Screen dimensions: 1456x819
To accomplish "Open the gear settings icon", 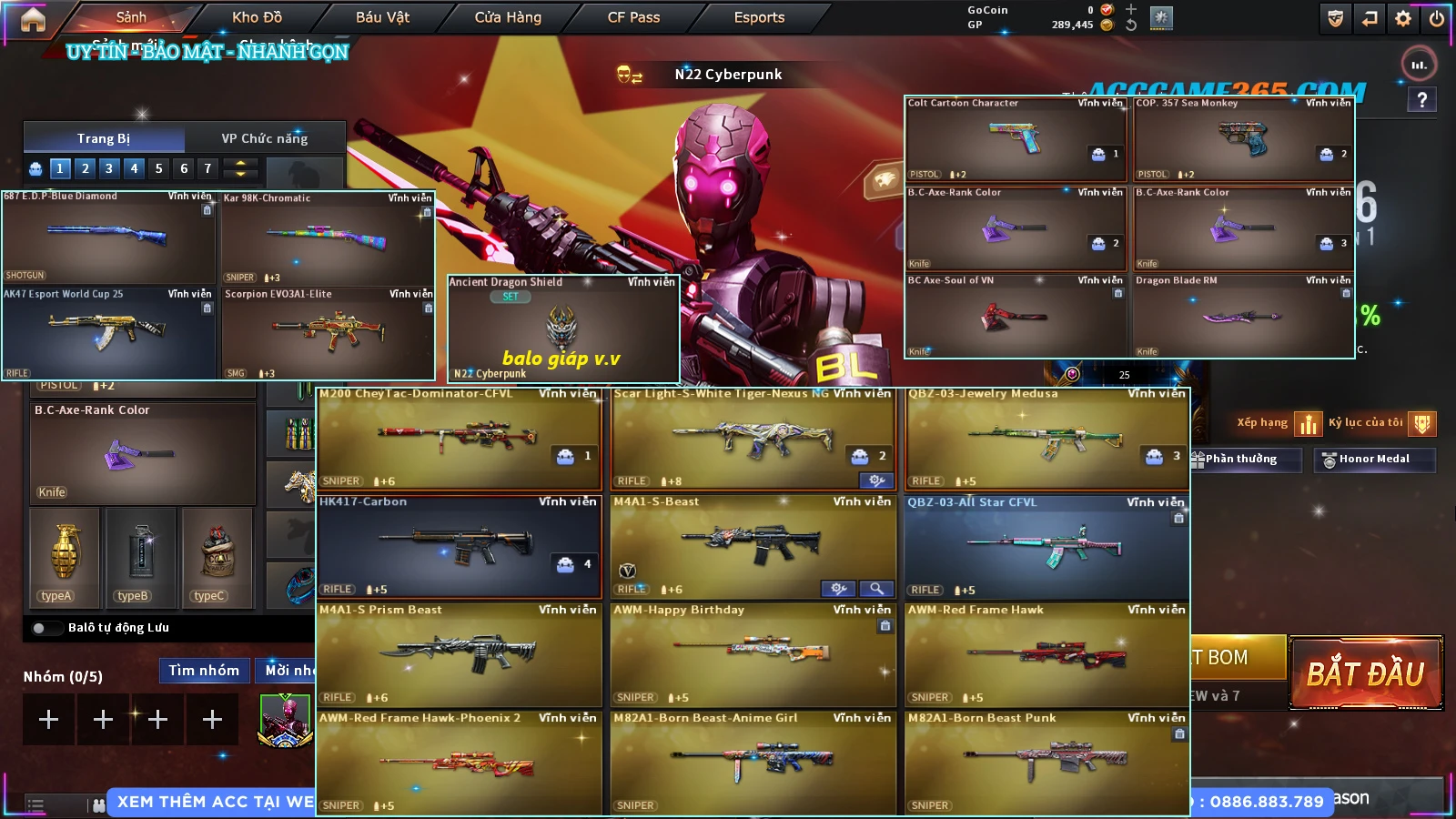I will [x=1403, y=18].
